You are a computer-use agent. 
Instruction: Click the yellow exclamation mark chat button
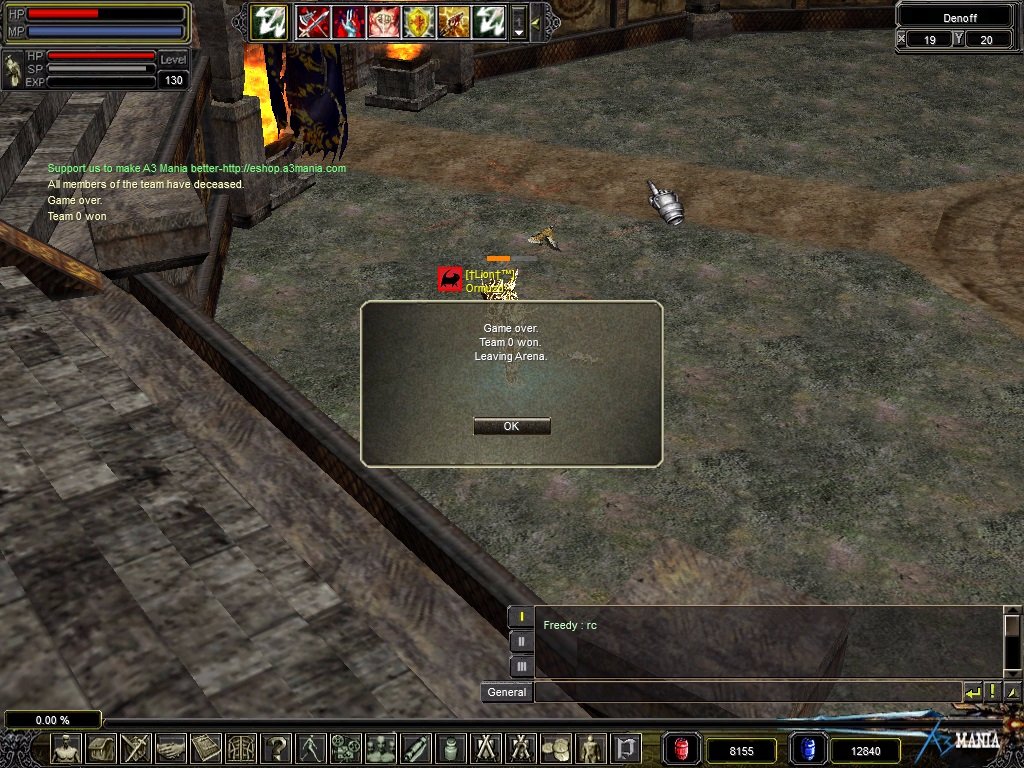pos(993,692)
